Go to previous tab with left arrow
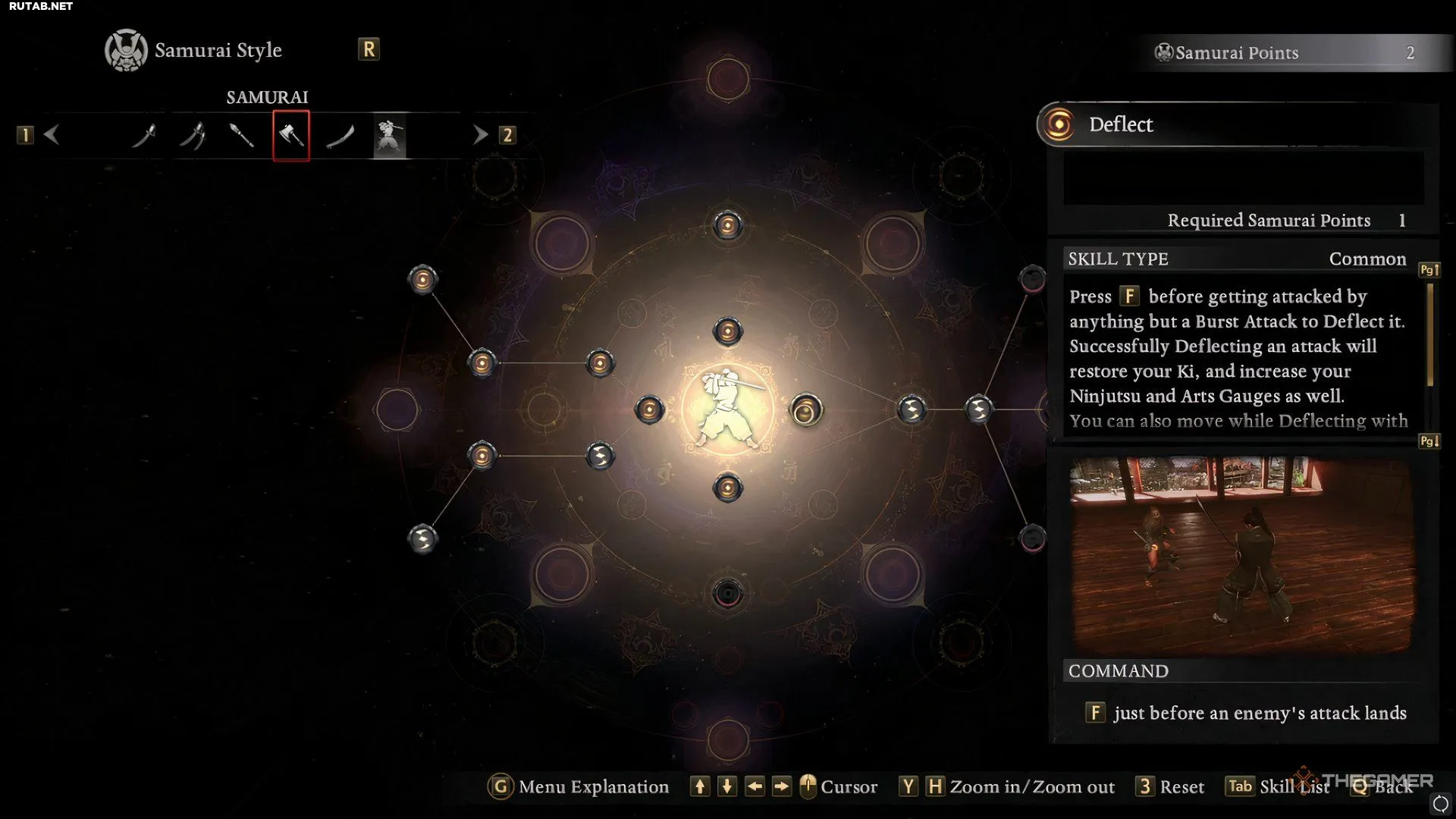This screenshot has width=1456, height=819. point(52,135)
